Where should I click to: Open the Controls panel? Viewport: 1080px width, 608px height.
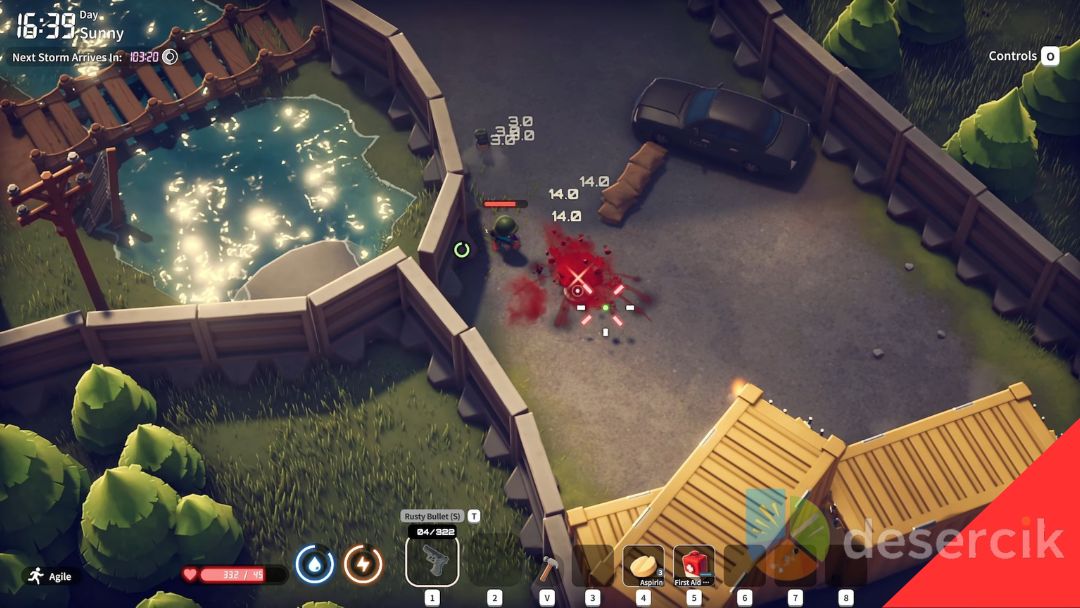pyautogui.click(x=1023, y=56)
